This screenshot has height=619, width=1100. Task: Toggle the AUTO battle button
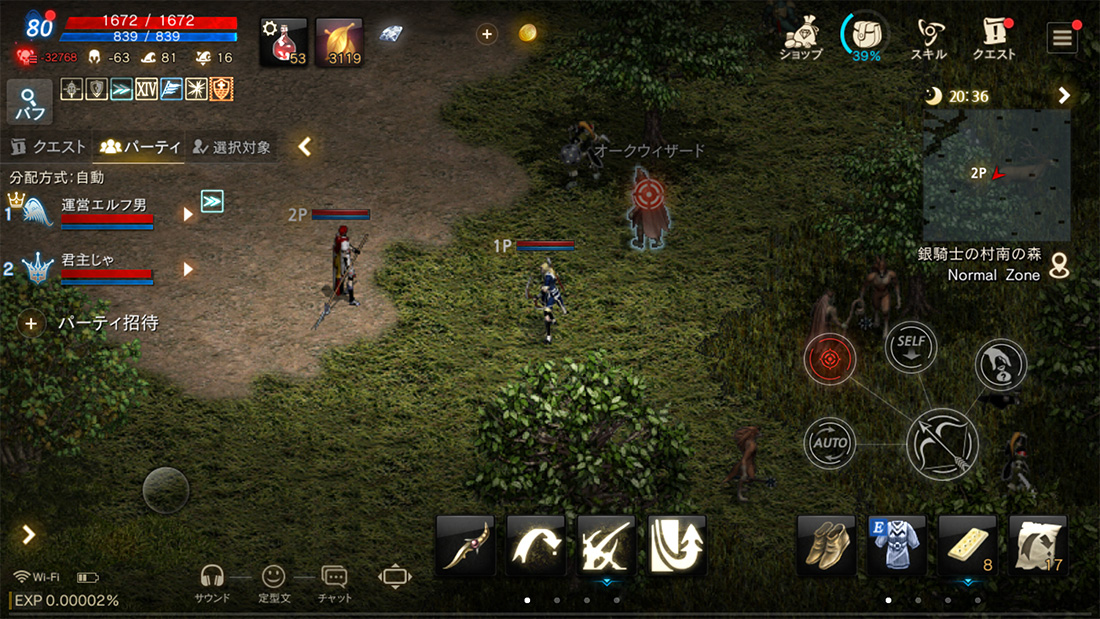pyautogui.click(x=831, y=442)
